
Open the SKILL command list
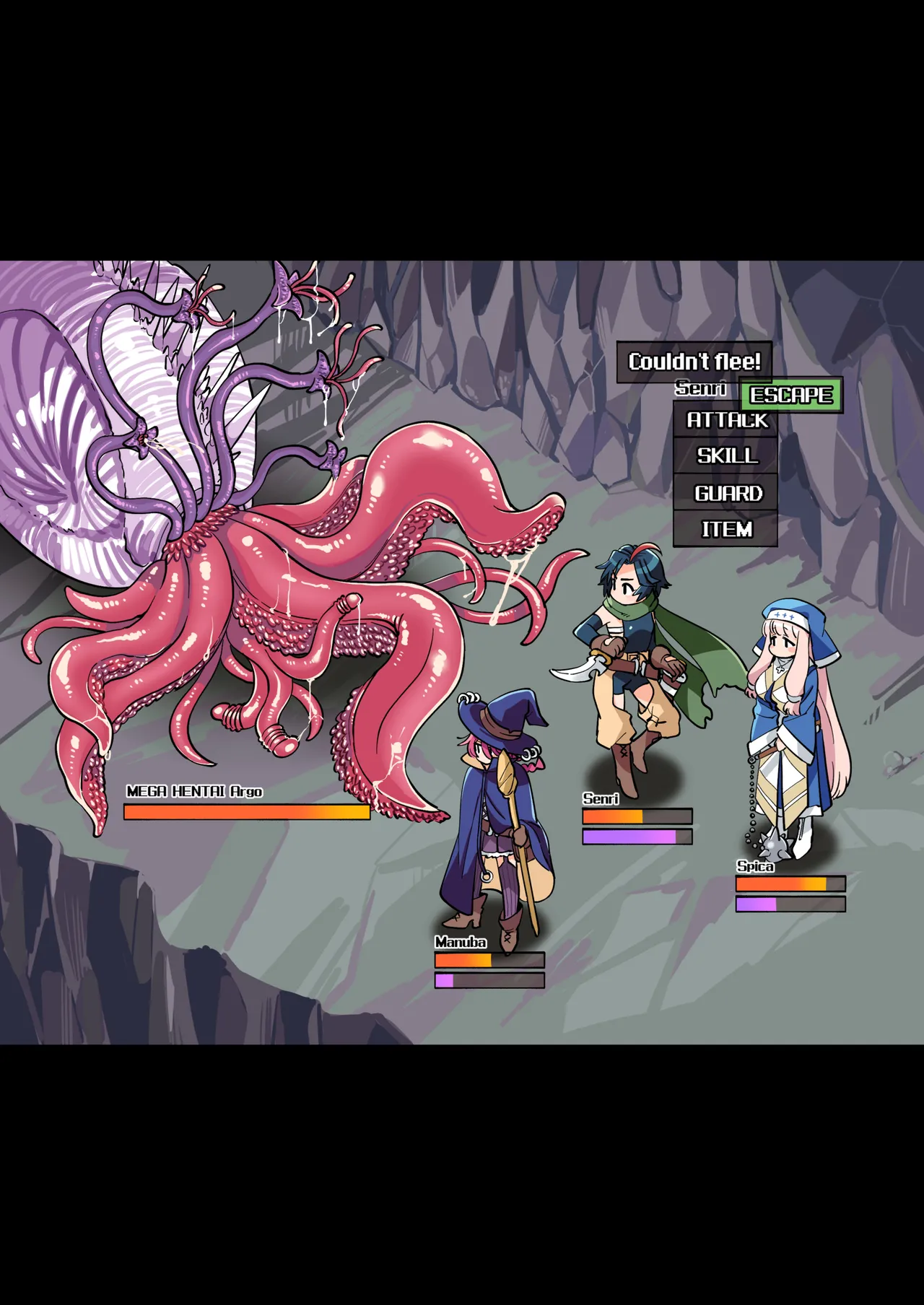[x=725, y=456]
